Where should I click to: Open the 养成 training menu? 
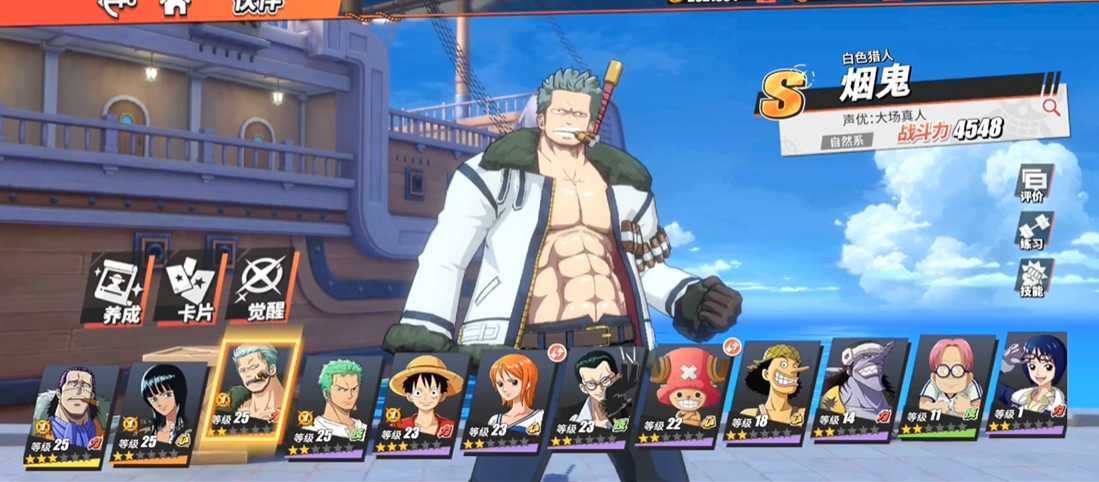[x=118, y=290]
